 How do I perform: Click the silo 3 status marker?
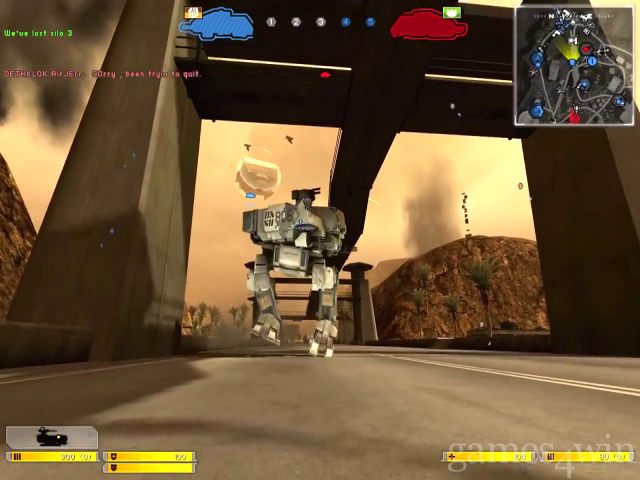321,22
